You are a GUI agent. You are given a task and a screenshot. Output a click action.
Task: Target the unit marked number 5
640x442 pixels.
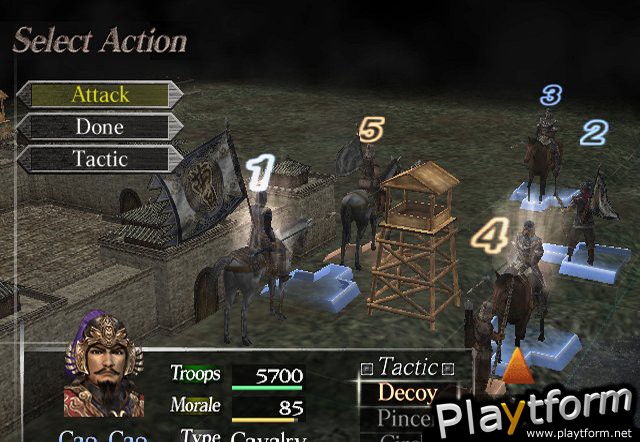coord(361,185)
